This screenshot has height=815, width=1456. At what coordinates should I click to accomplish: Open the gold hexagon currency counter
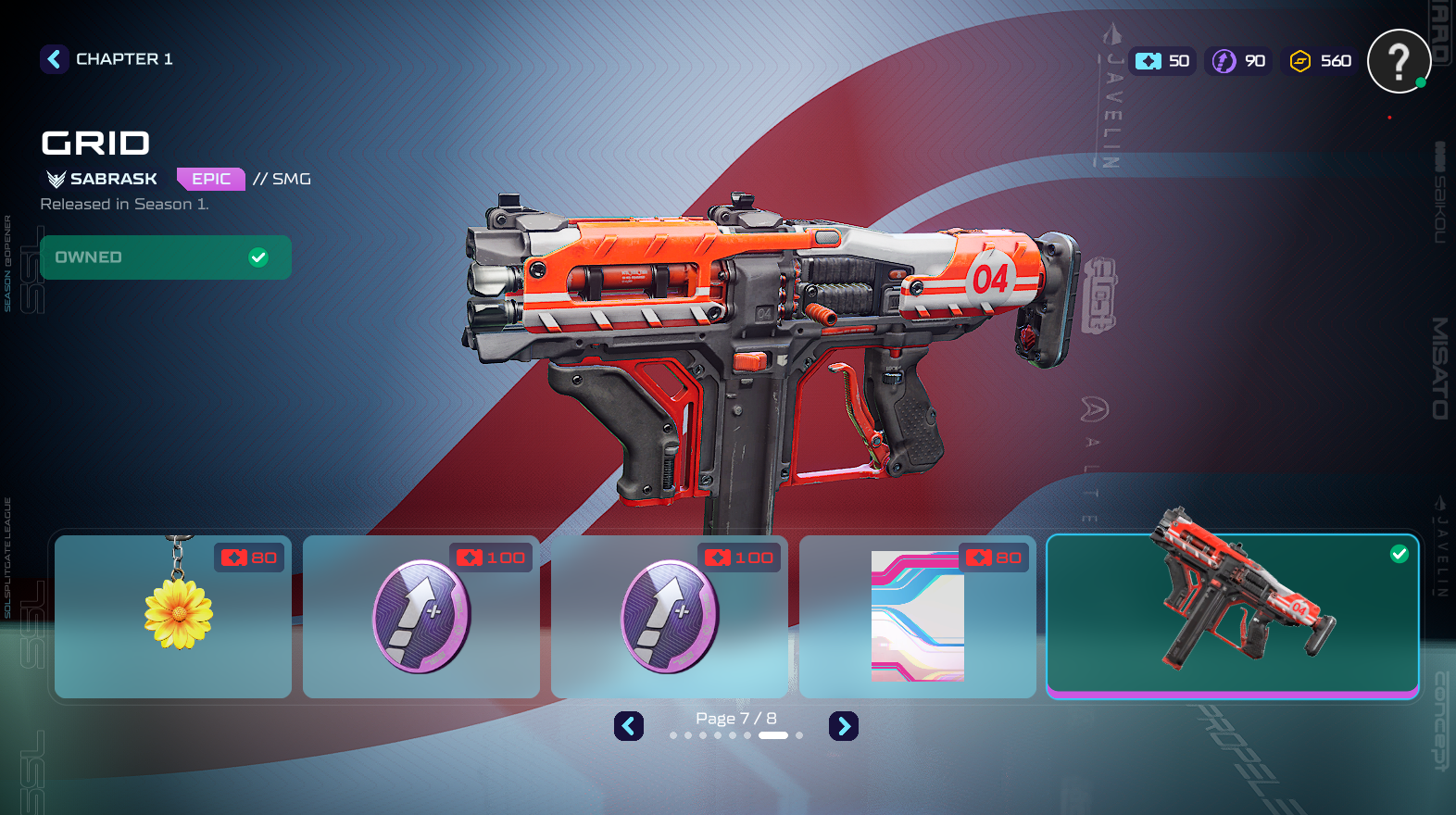pyautogui.click(x=1321, y=61)
